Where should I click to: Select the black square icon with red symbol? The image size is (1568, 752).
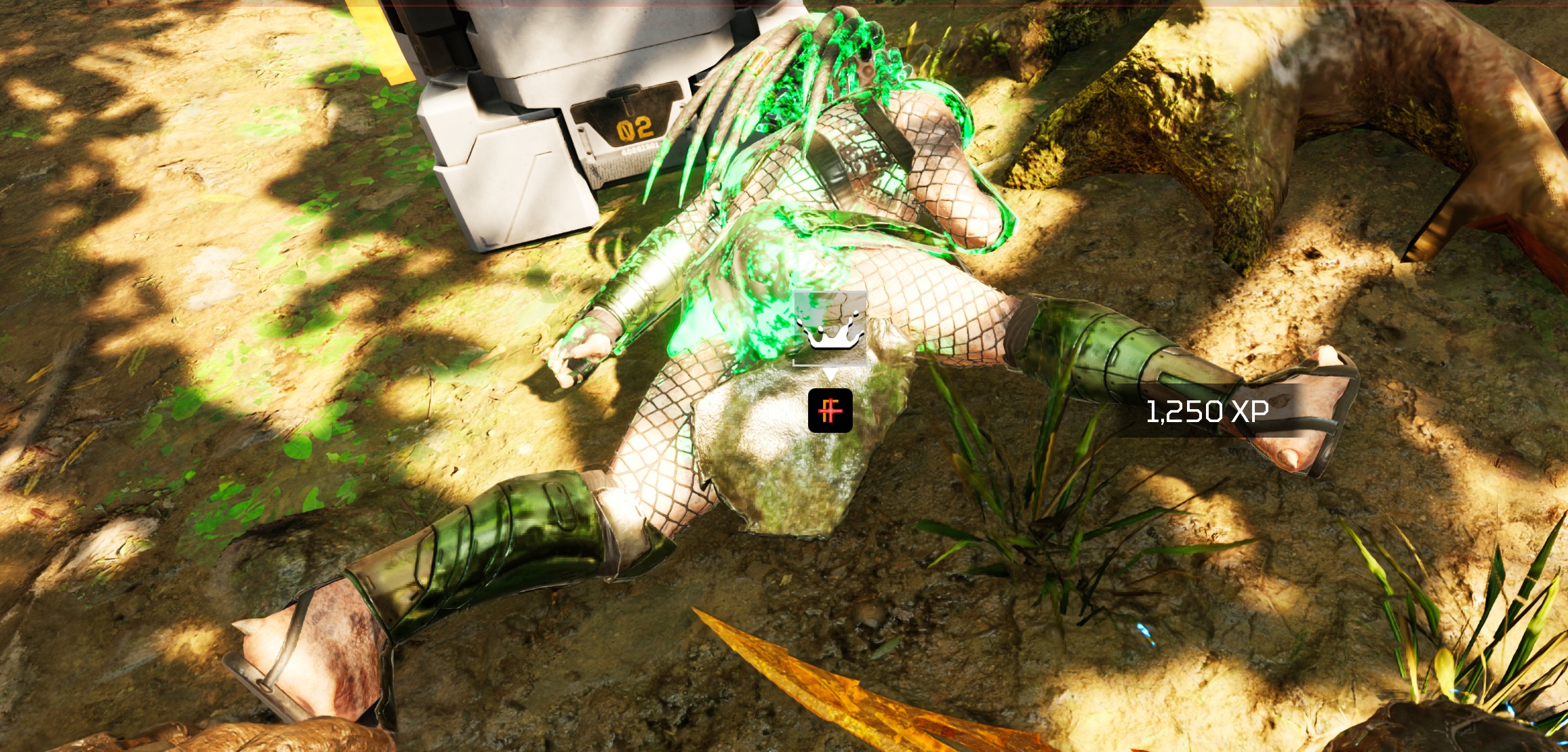pyautogui.click(x=830, y=411)
